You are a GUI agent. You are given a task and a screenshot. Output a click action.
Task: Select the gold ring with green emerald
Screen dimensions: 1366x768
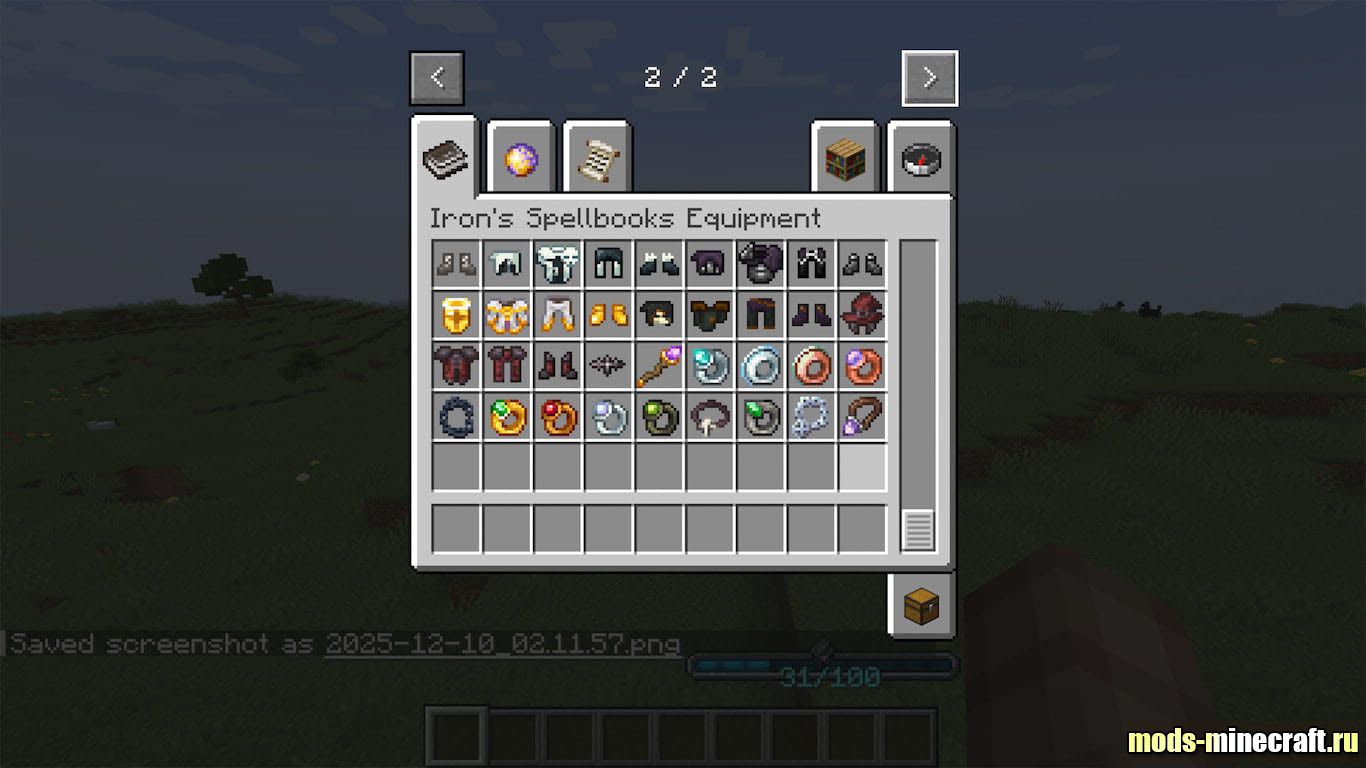click(x=507, y=417)
